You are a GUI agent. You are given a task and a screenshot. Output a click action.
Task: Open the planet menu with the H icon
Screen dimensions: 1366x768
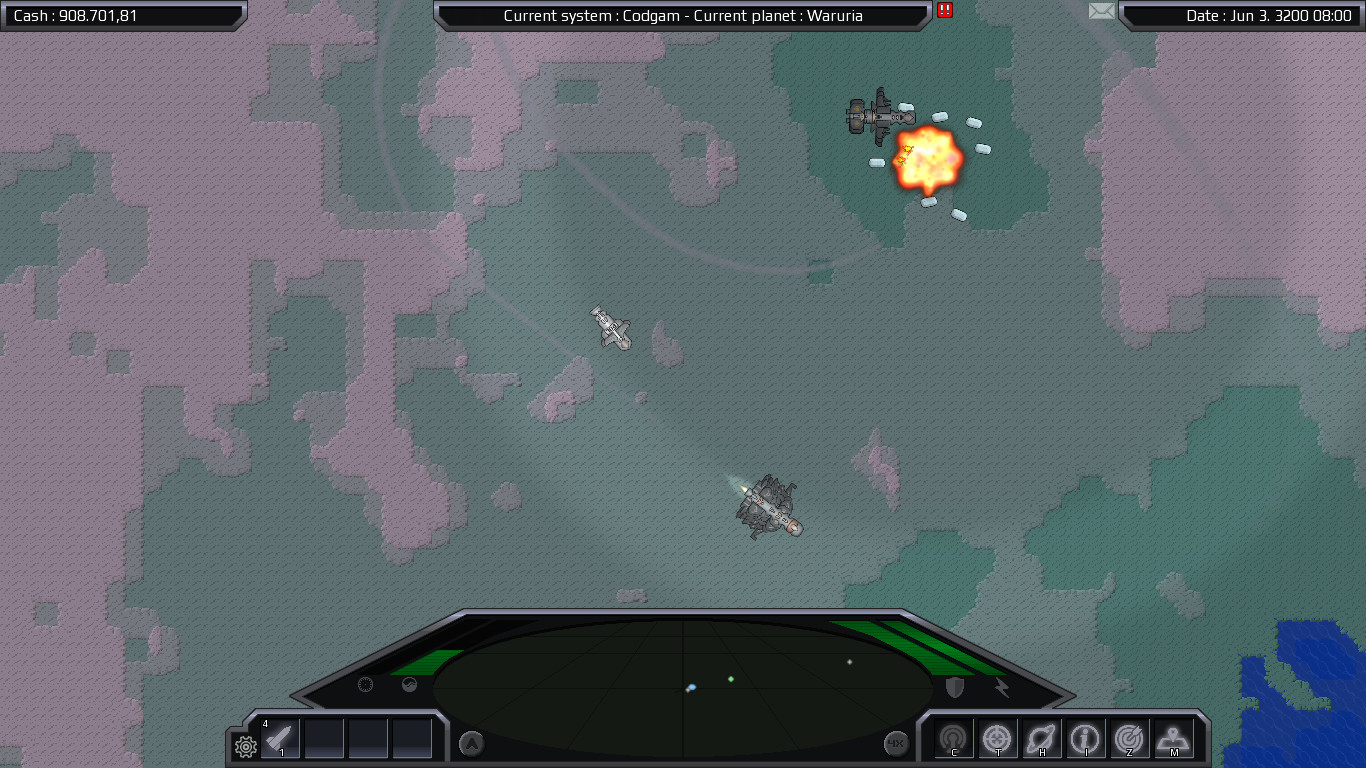click(x=1043, y=738)
